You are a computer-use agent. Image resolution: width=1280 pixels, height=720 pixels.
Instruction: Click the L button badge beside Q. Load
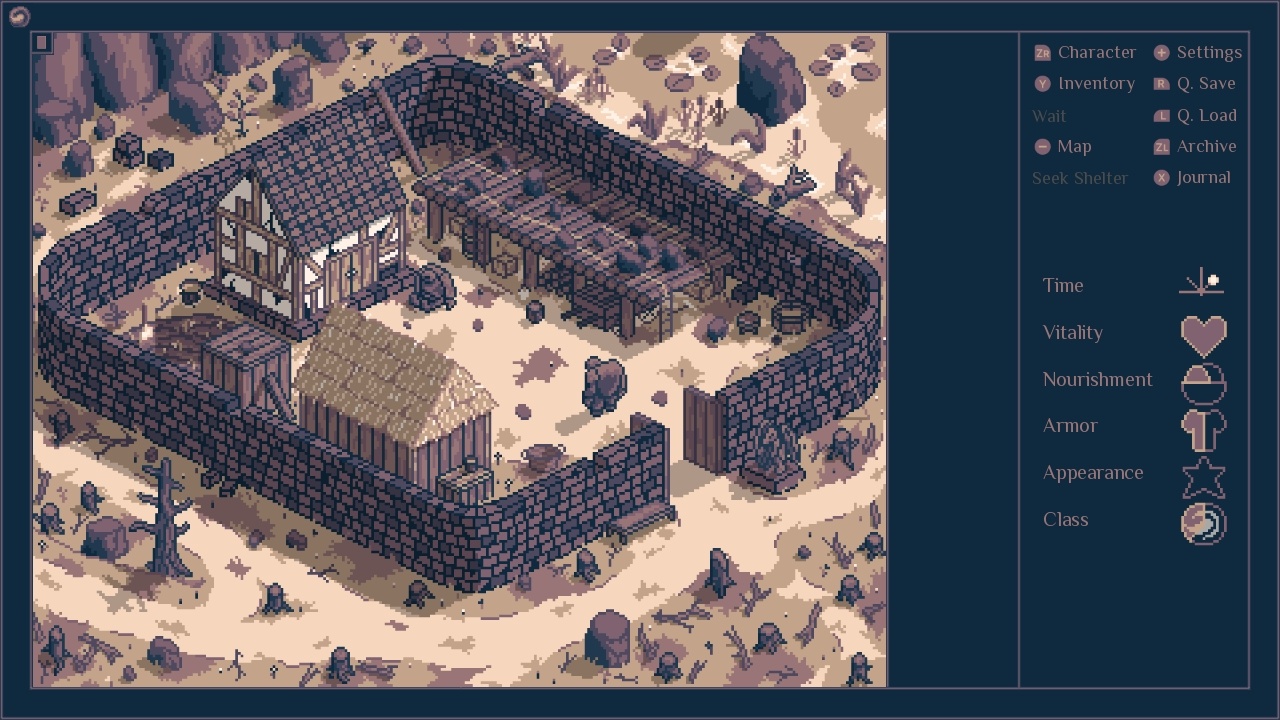1159,115
